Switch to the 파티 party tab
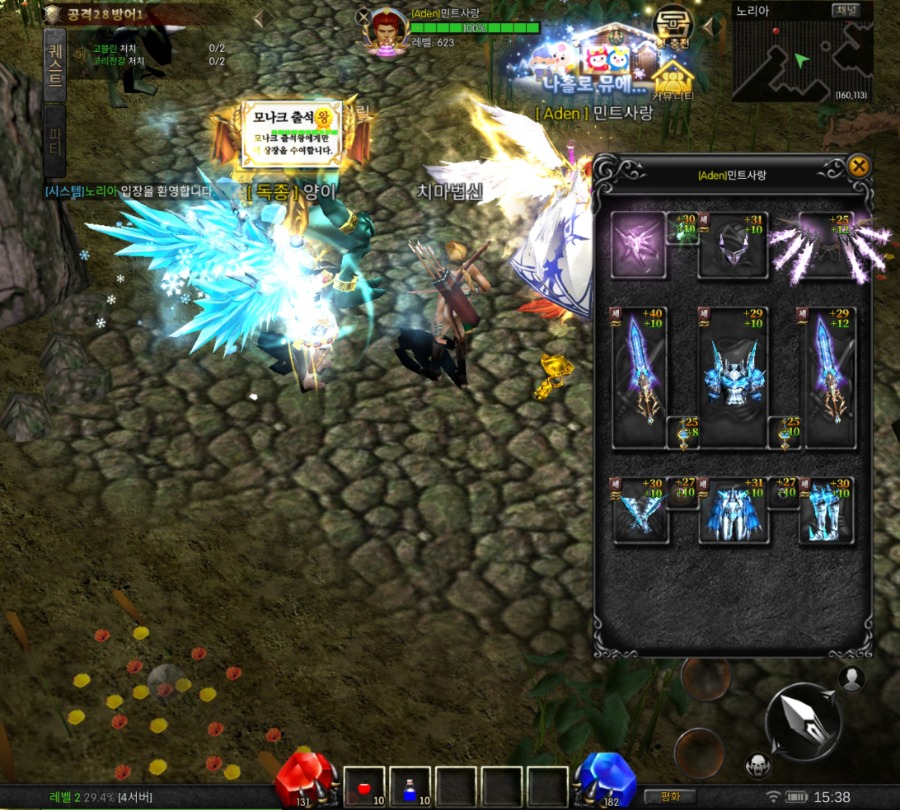 coord(55,141)
